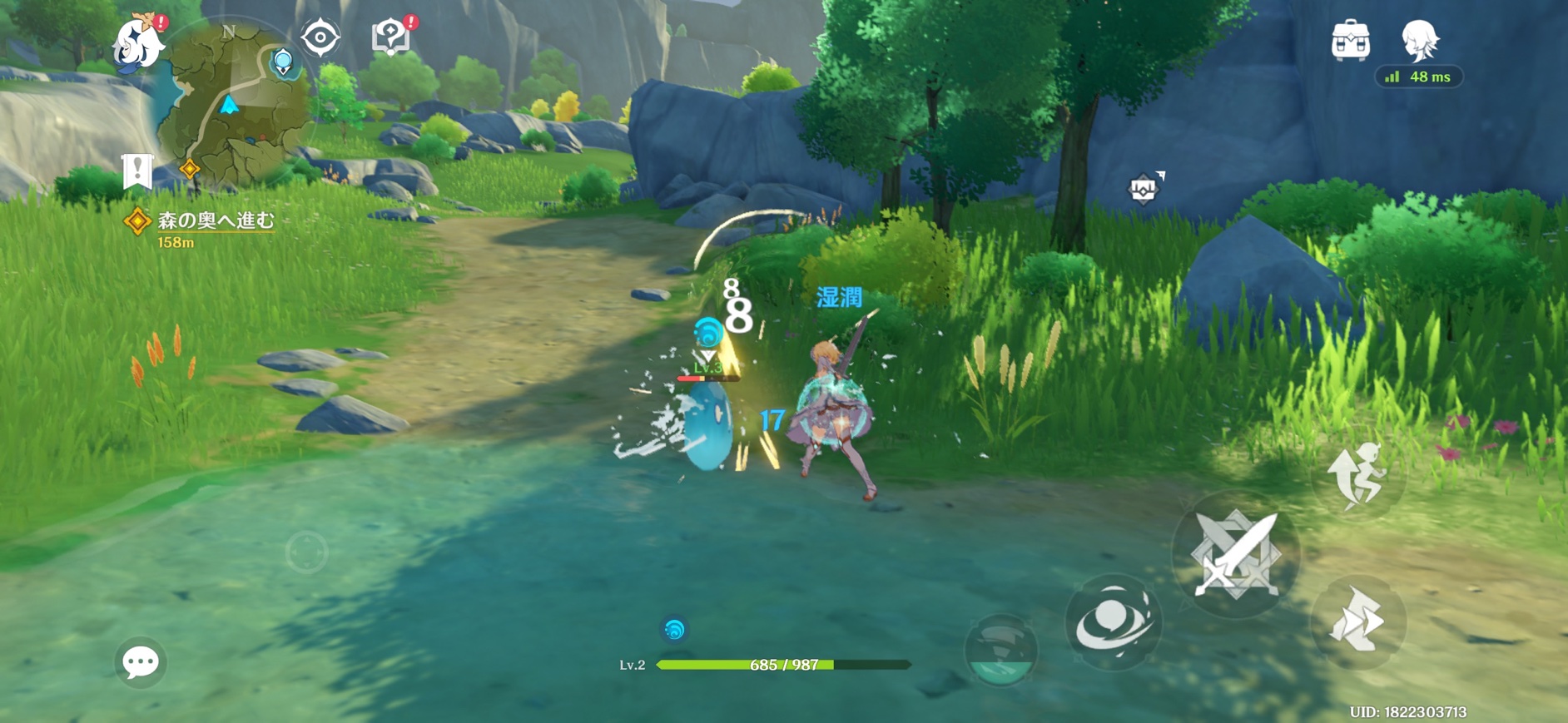Tap the sprint dash button
1568x723 pixels.
tap(1358, 621)
